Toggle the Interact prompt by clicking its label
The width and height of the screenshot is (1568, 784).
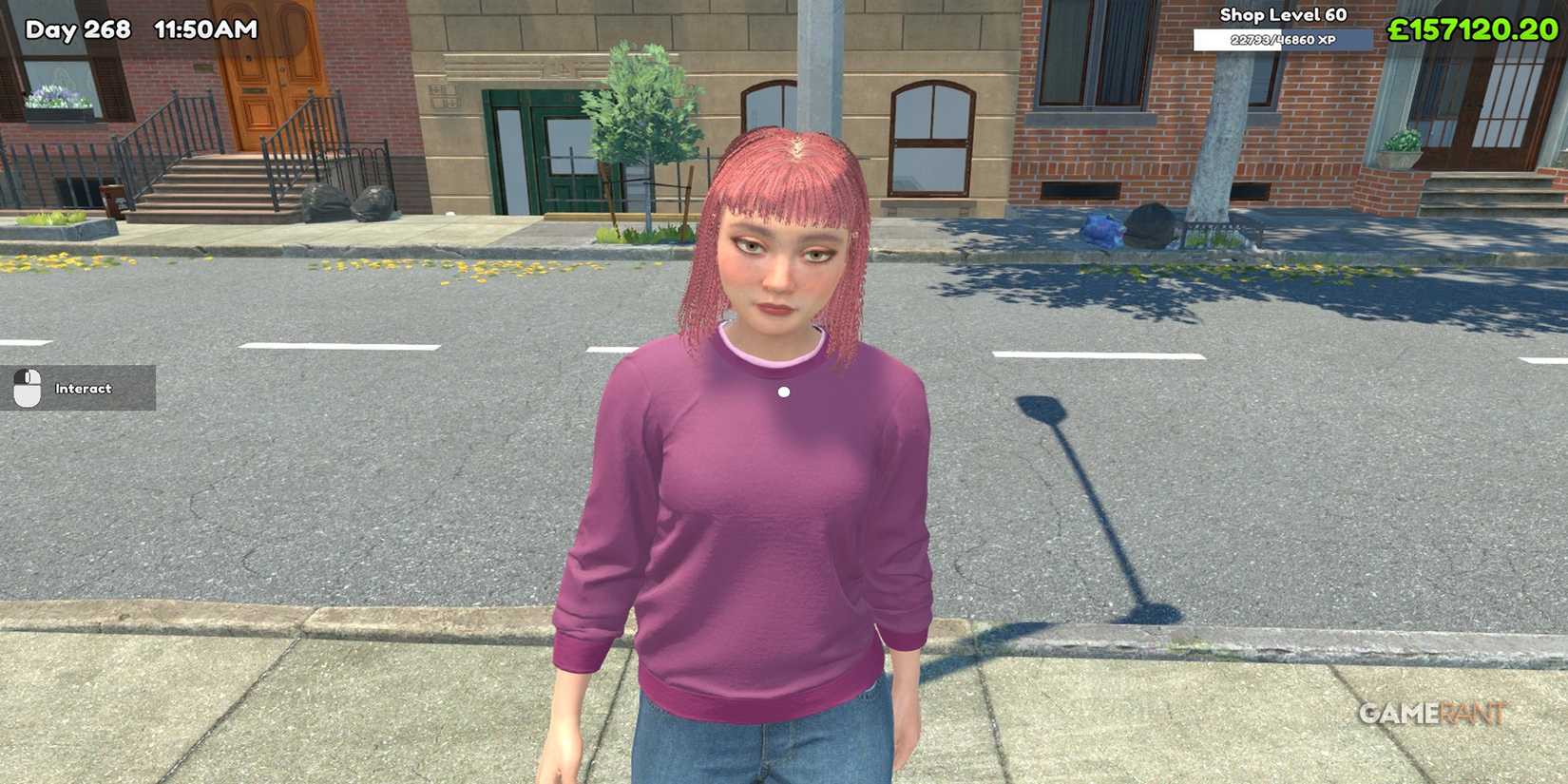click(x=86, y=388)
